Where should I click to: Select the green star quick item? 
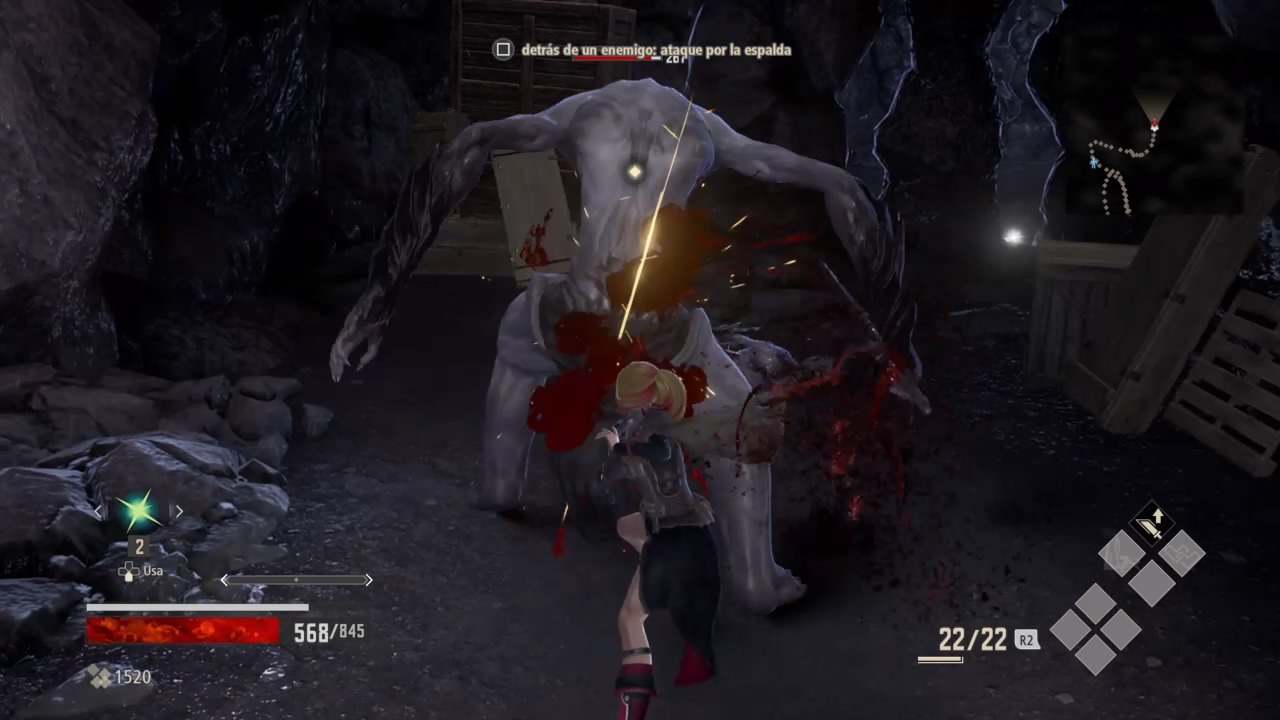coord(138,511)
